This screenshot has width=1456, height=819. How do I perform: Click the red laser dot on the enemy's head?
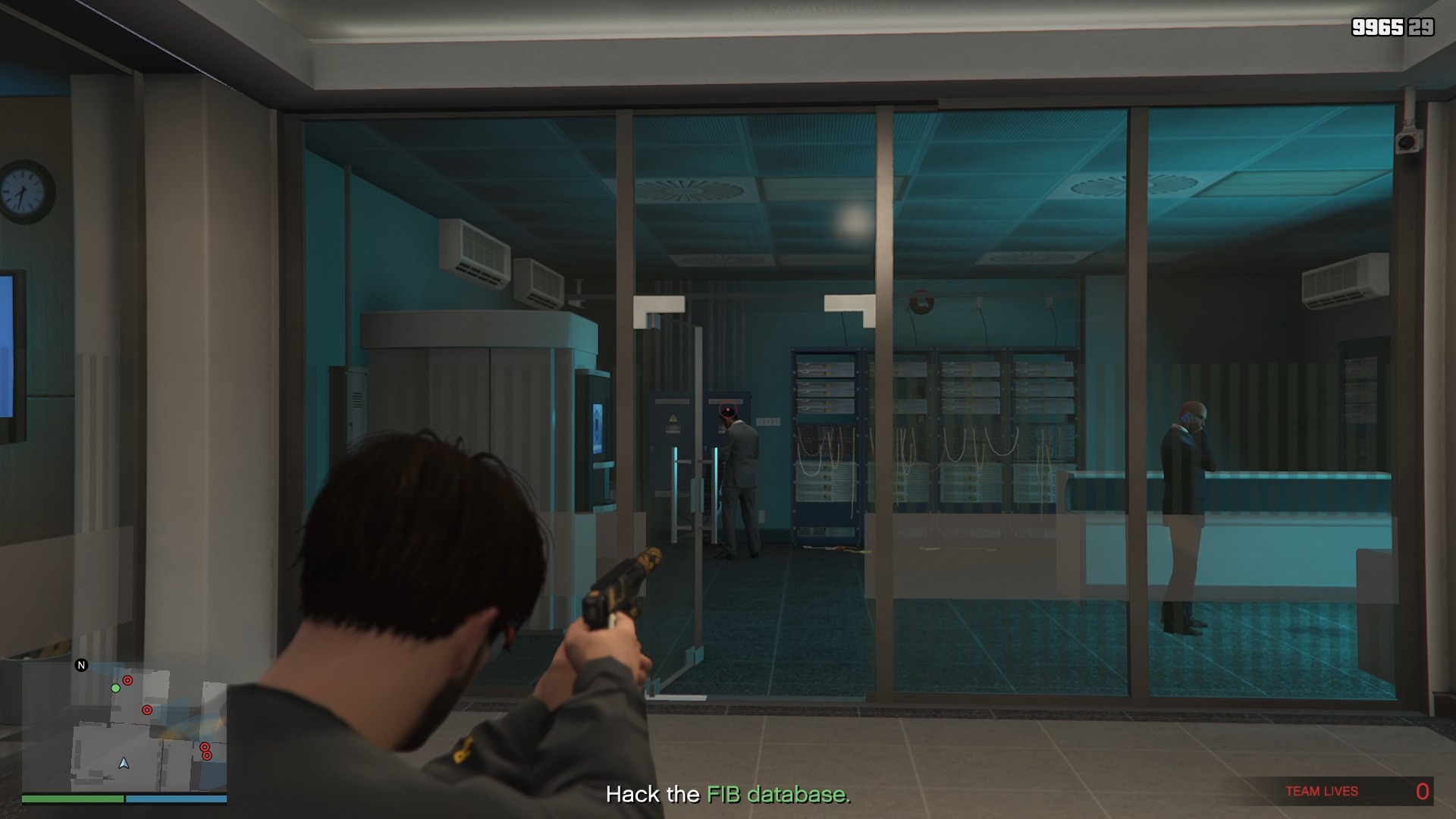(x=728, y=409)
